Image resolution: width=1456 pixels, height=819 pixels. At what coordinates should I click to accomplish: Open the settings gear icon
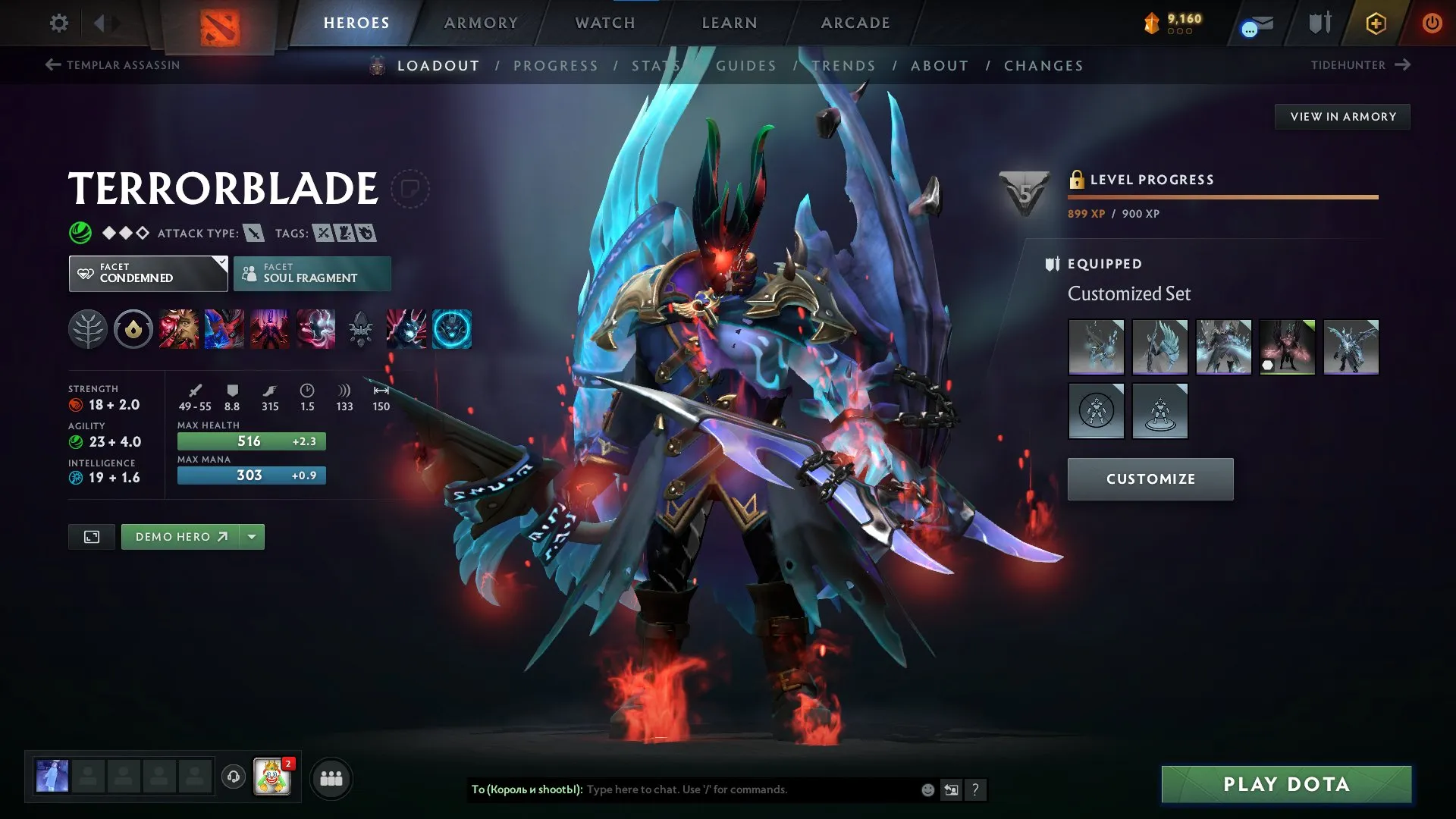58,23
